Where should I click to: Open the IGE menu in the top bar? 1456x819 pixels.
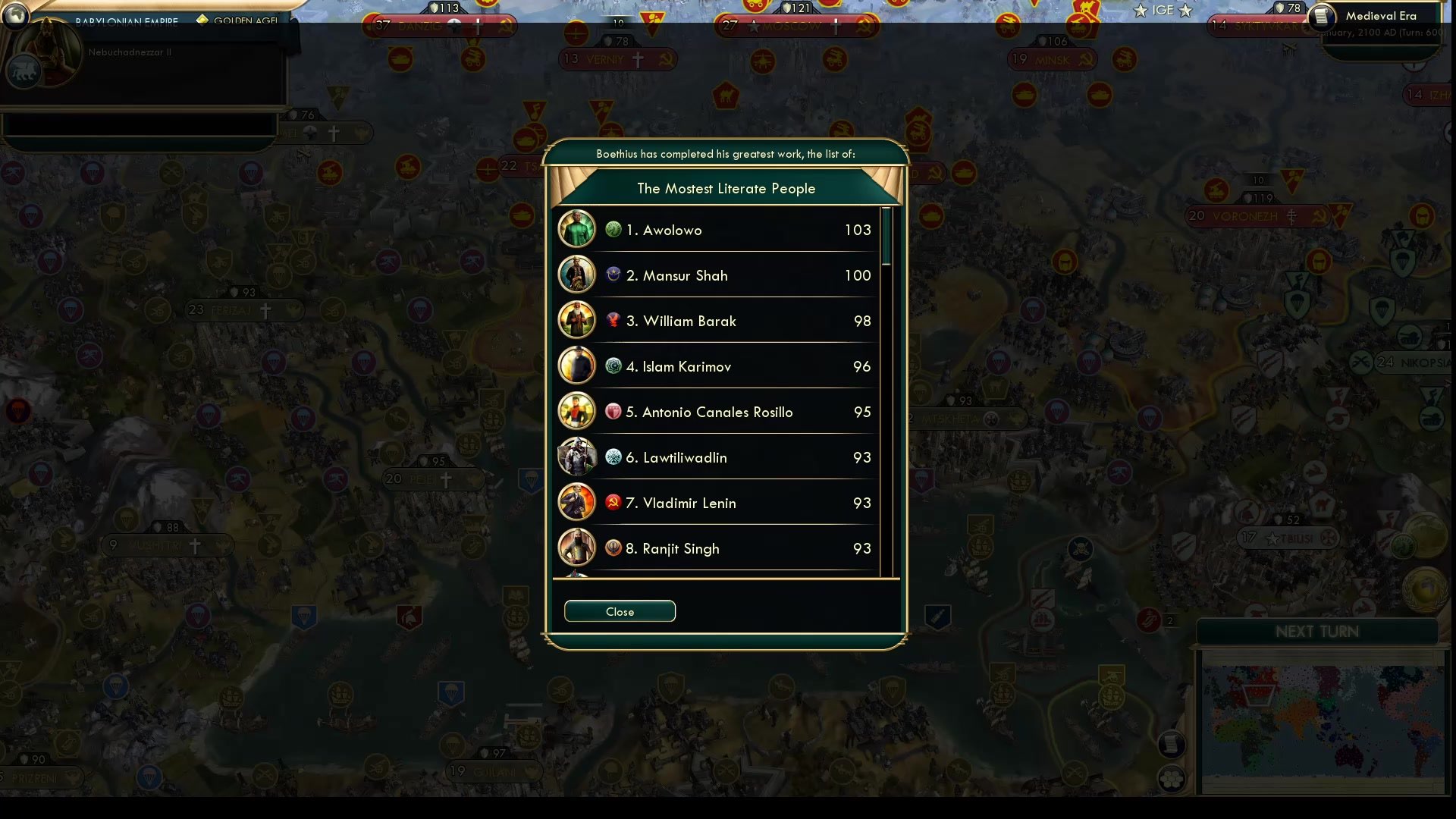pos(1160,10)
